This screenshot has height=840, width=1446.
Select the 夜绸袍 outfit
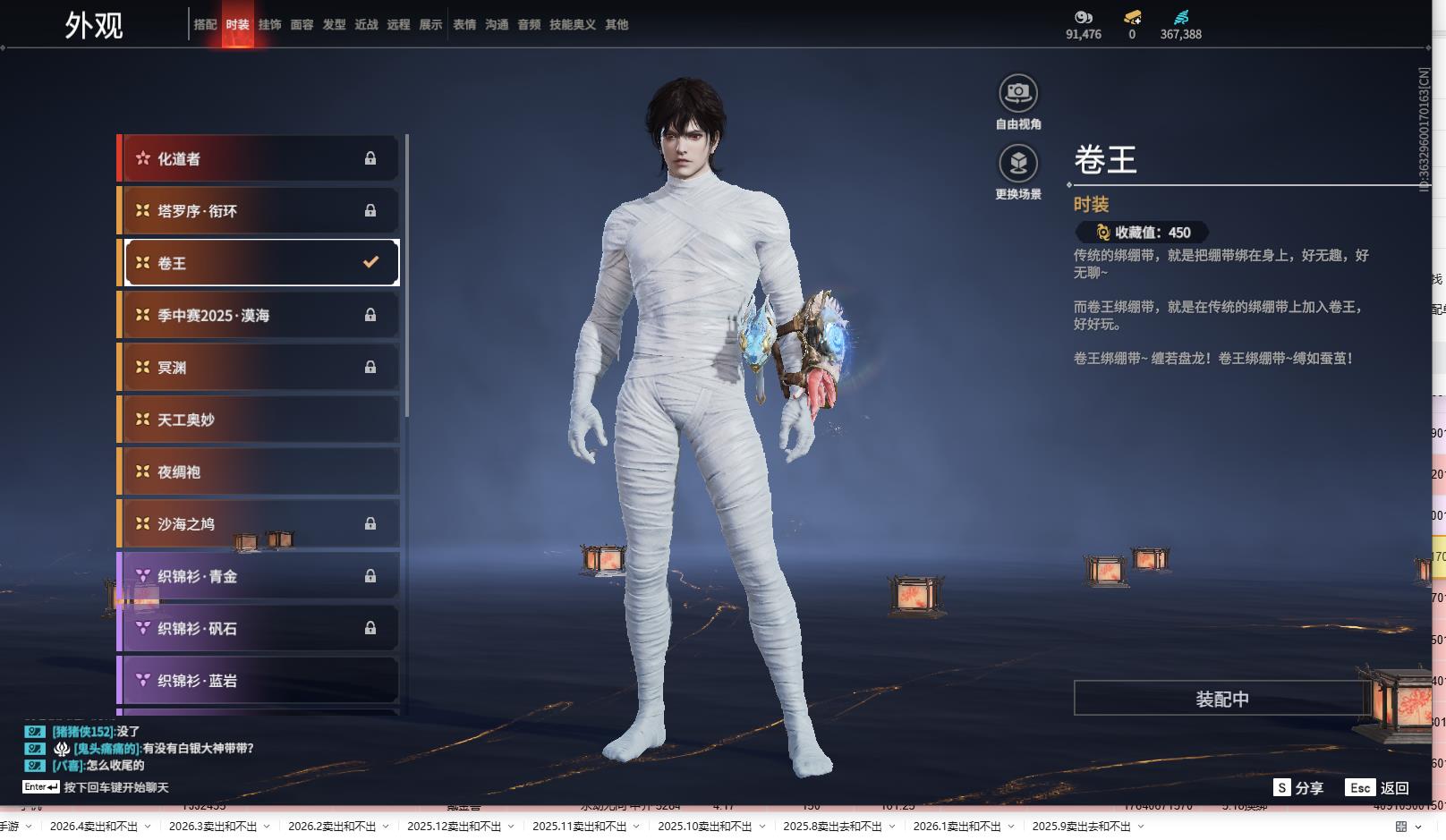point(259,471)
